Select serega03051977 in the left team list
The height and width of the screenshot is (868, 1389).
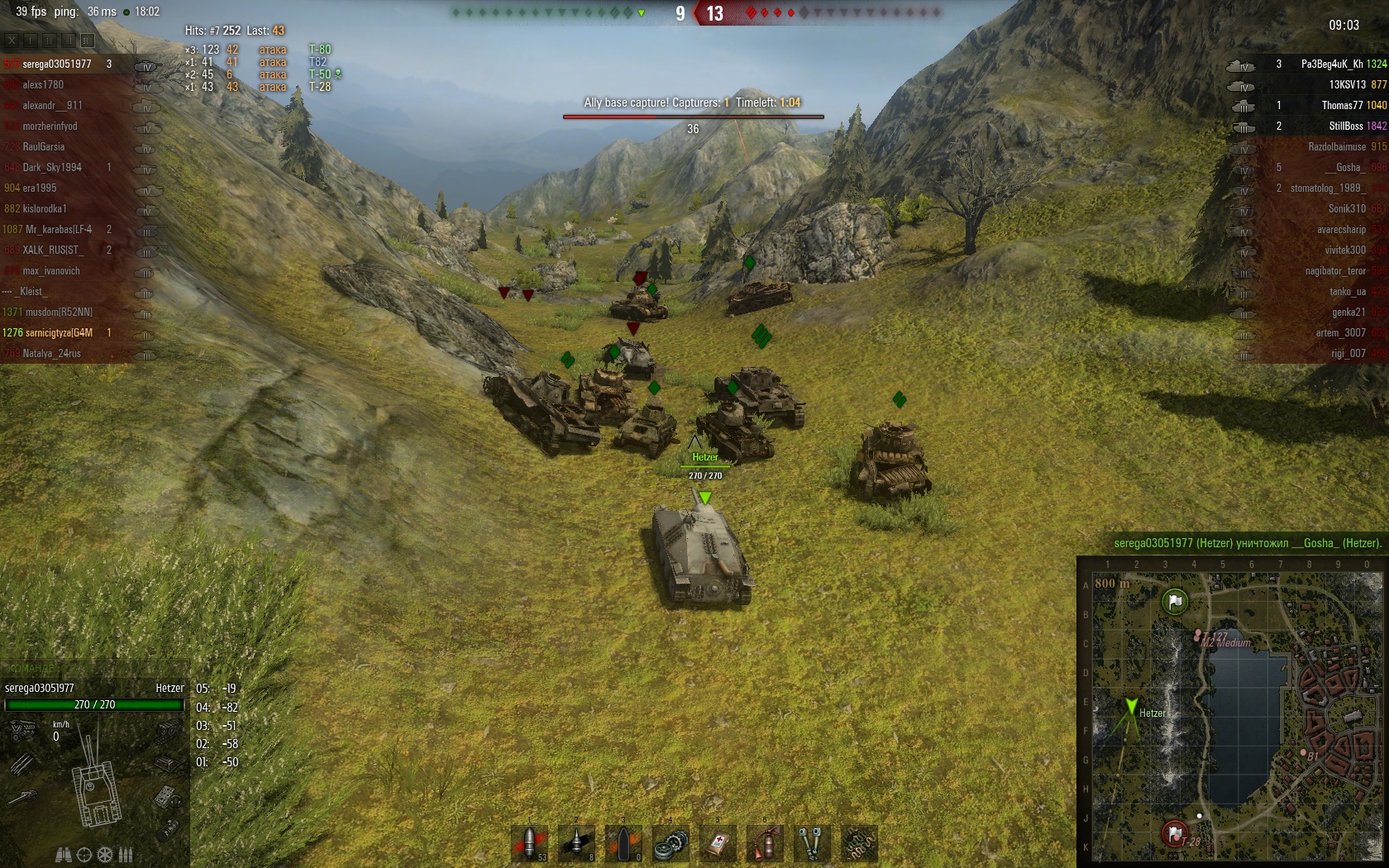[57, 64]
